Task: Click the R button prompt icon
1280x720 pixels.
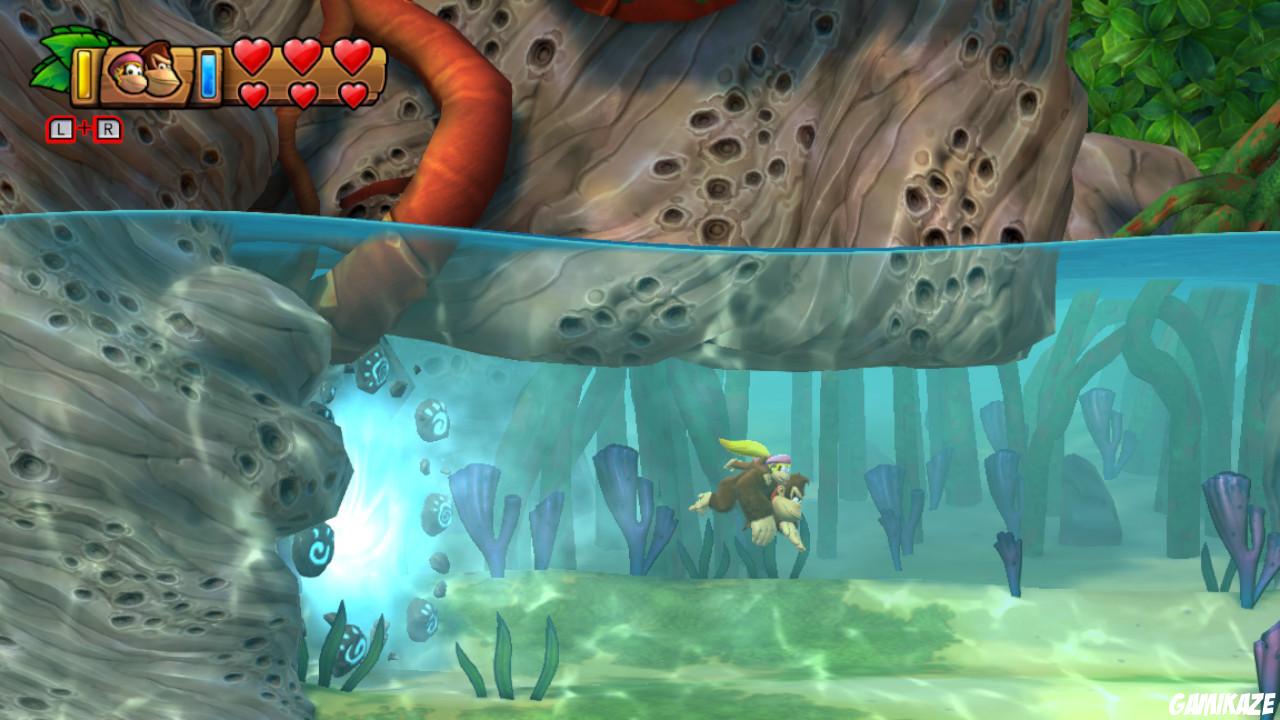Action: tap(108, 128)
